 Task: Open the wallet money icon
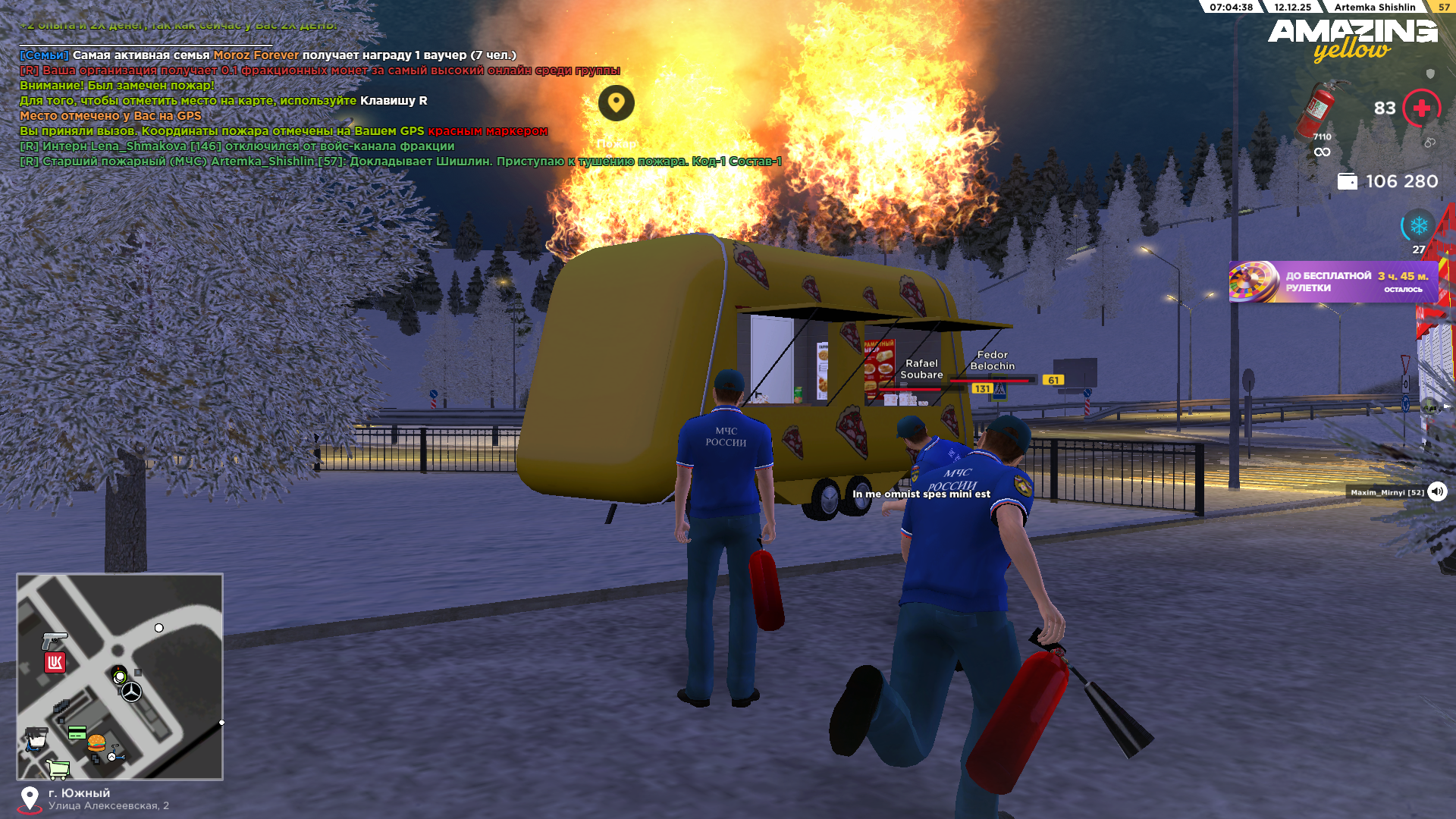[1347, 182]
